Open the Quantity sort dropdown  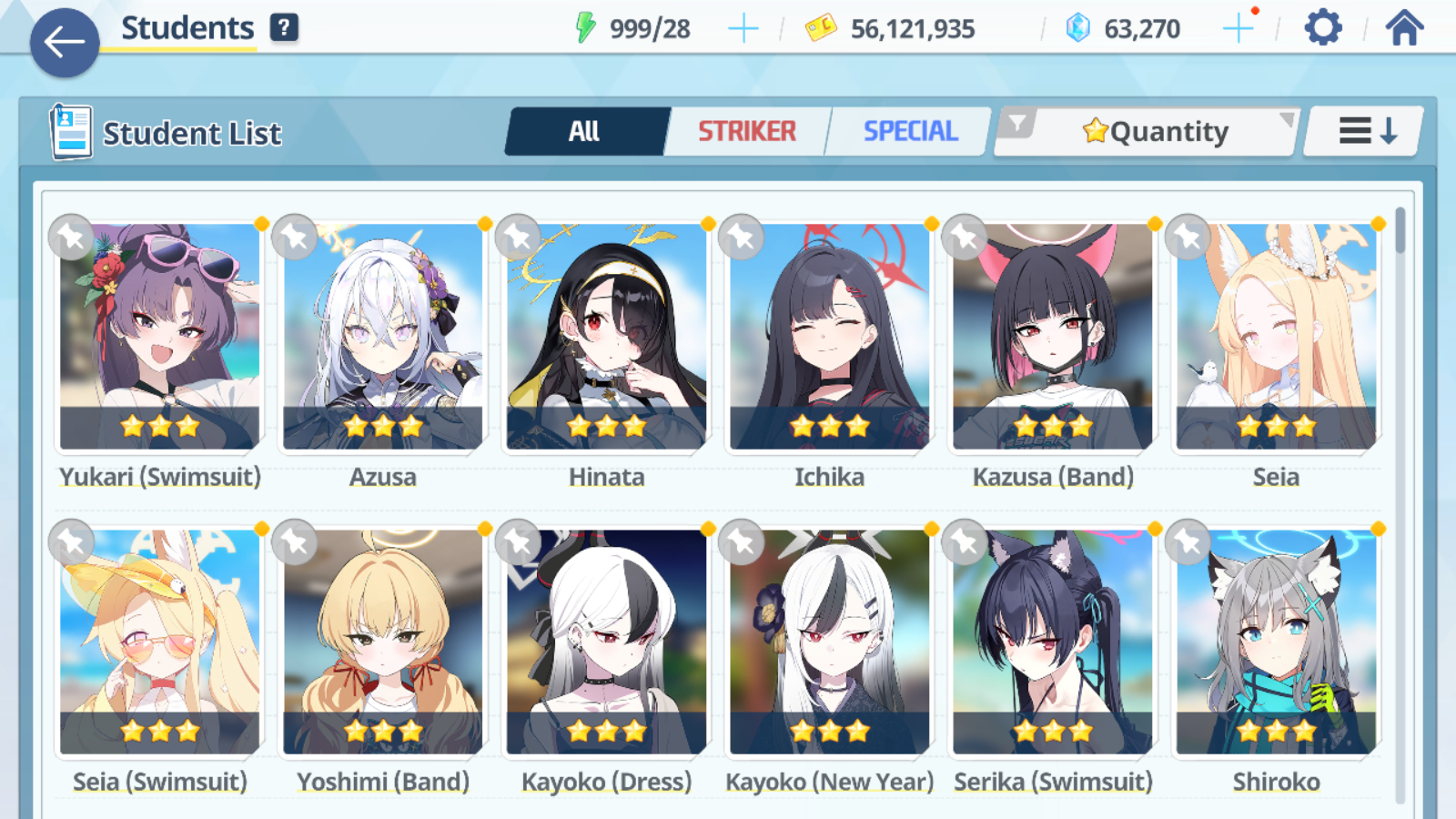1156,131
